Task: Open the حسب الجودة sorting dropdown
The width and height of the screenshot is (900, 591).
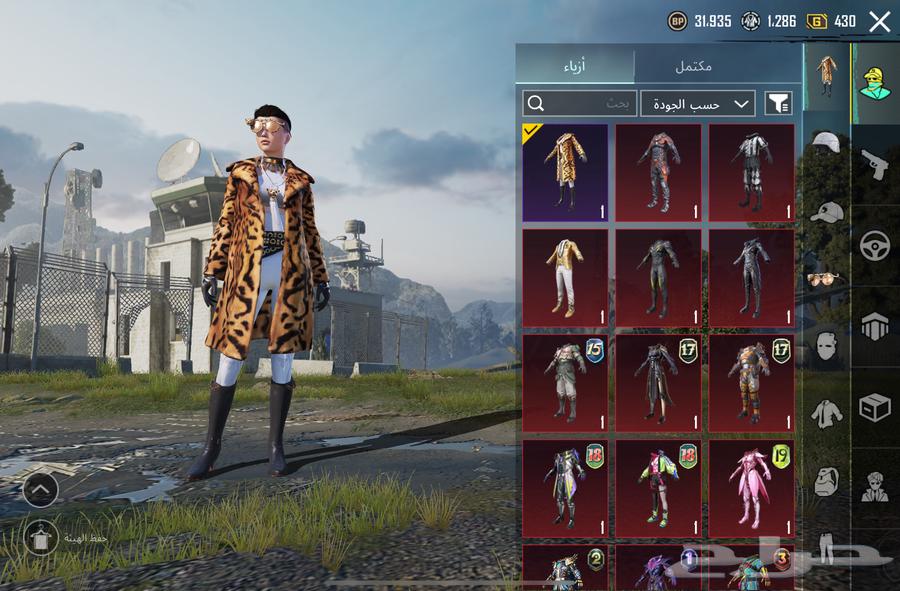Action: (698, 103)
